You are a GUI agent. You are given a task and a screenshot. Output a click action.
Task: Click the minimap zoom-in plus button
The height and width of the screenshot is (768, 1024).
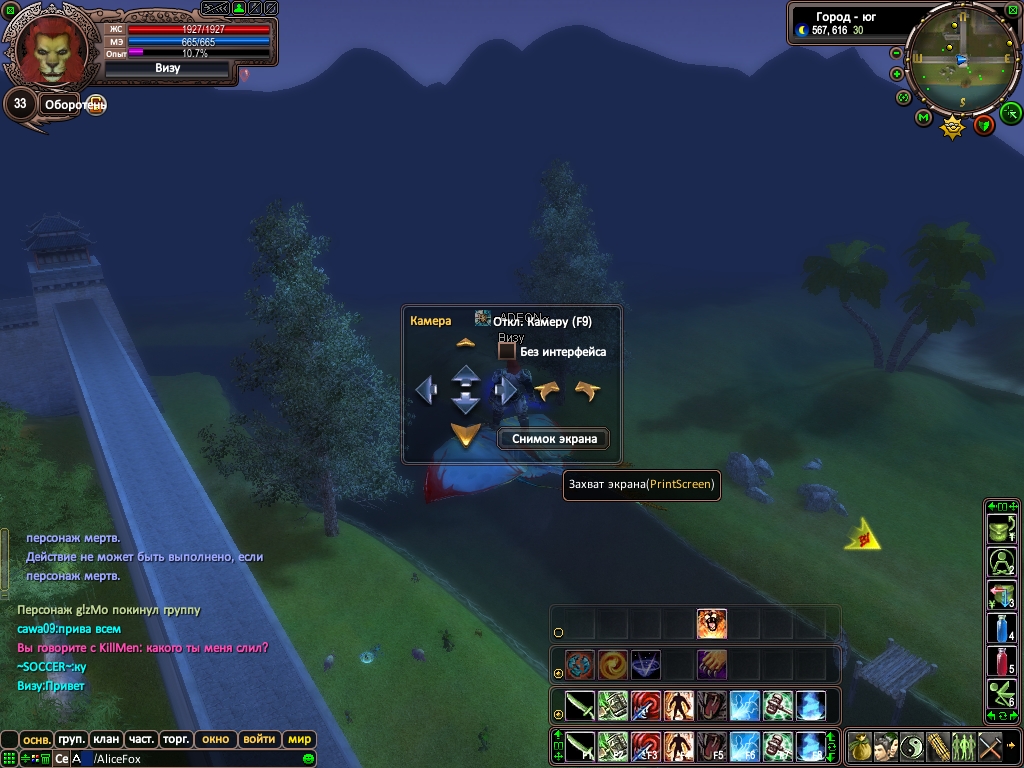click(896, 74)
